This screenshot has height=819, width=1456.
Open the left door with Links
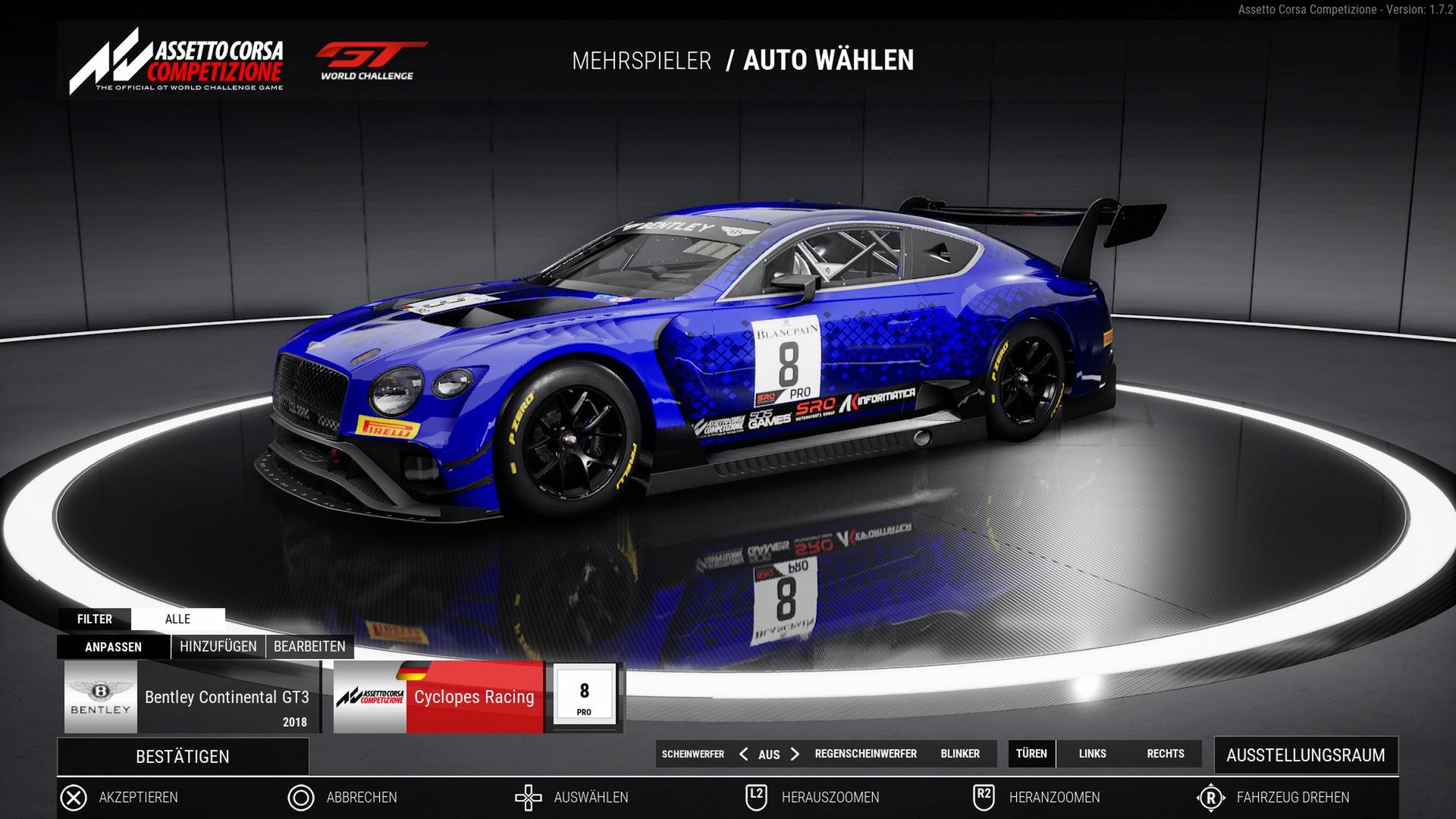(x=1092, y=754)
